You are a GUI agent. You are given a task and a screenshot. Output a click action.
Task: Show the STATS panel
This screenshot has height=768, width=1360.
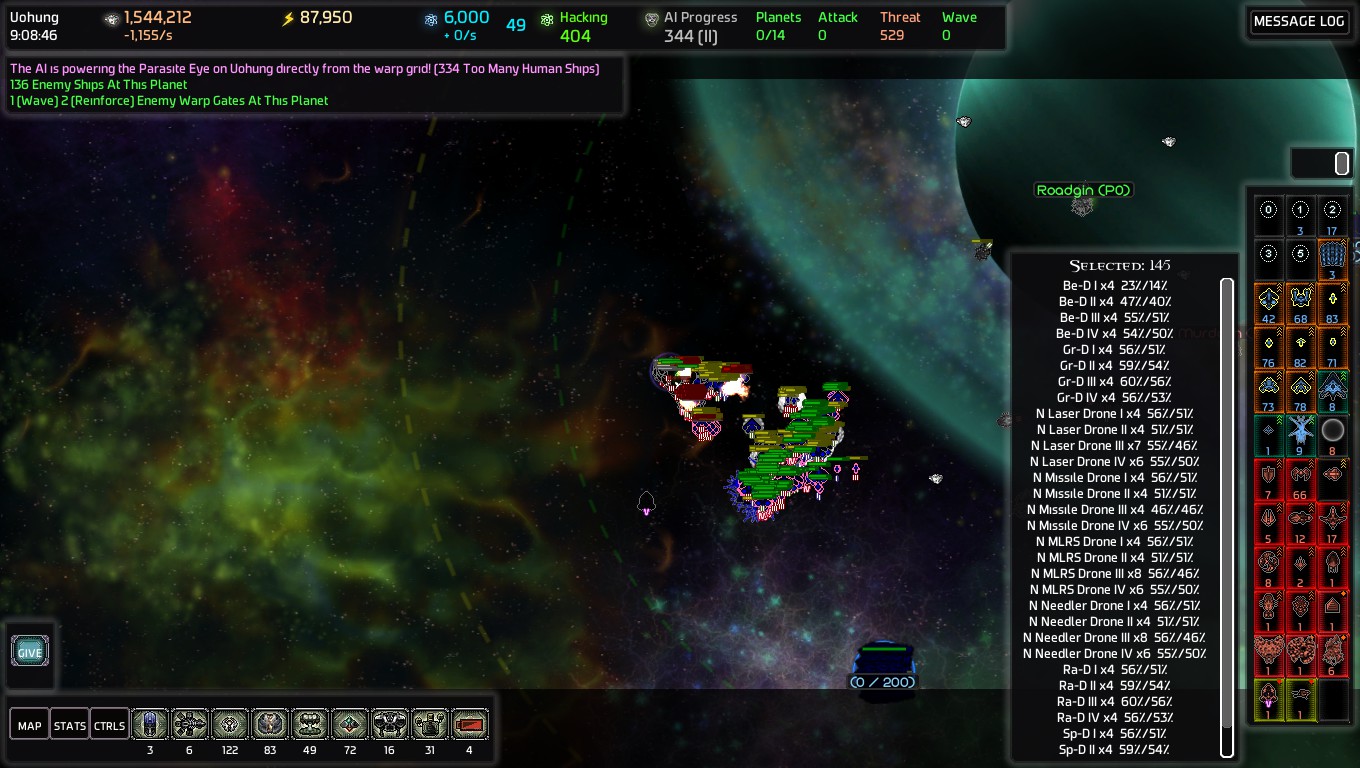point(69,725)
